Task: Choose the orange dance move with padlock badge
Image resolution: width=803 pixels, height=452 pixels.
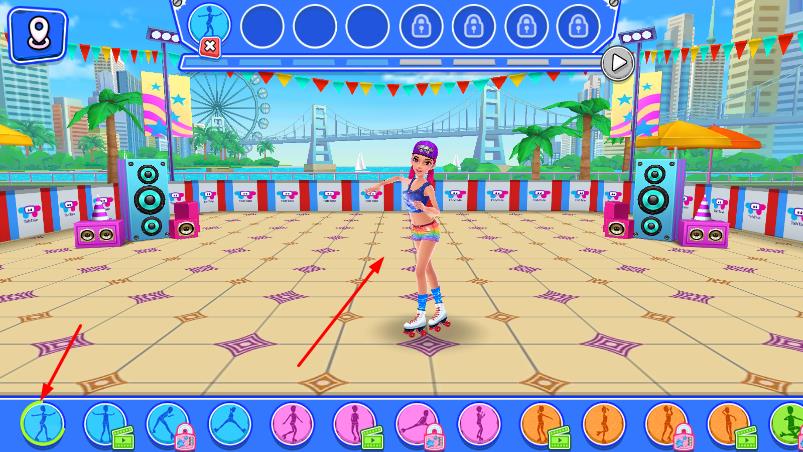Action: pos(666,424)
